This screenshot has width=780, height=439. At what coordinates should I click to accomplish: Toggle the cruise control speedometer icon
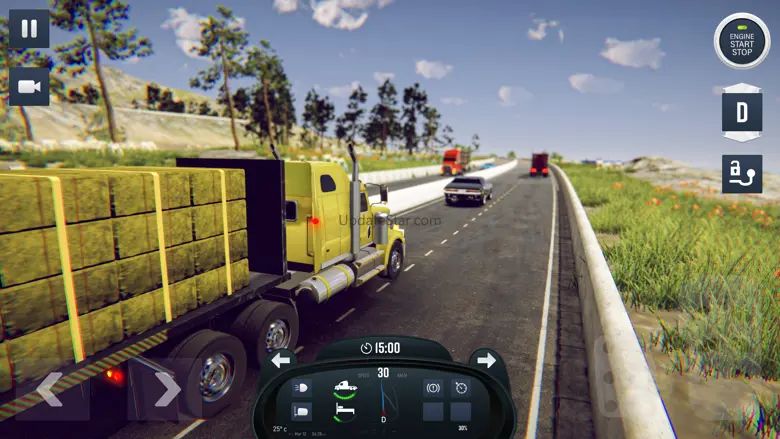[461, 387]
